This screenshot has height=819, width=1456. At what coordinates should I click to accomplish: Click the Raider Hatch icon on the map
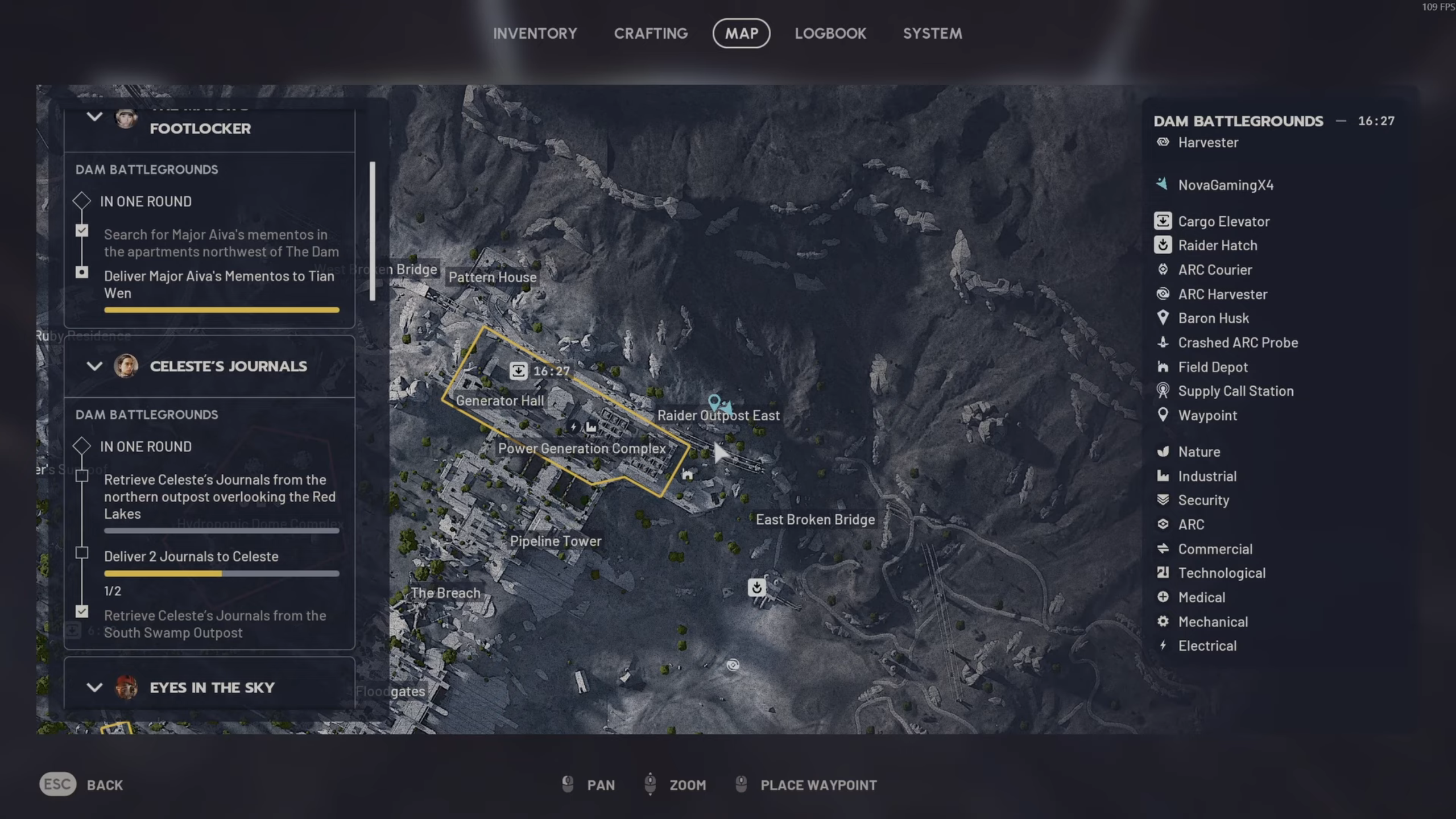point(756,588)
